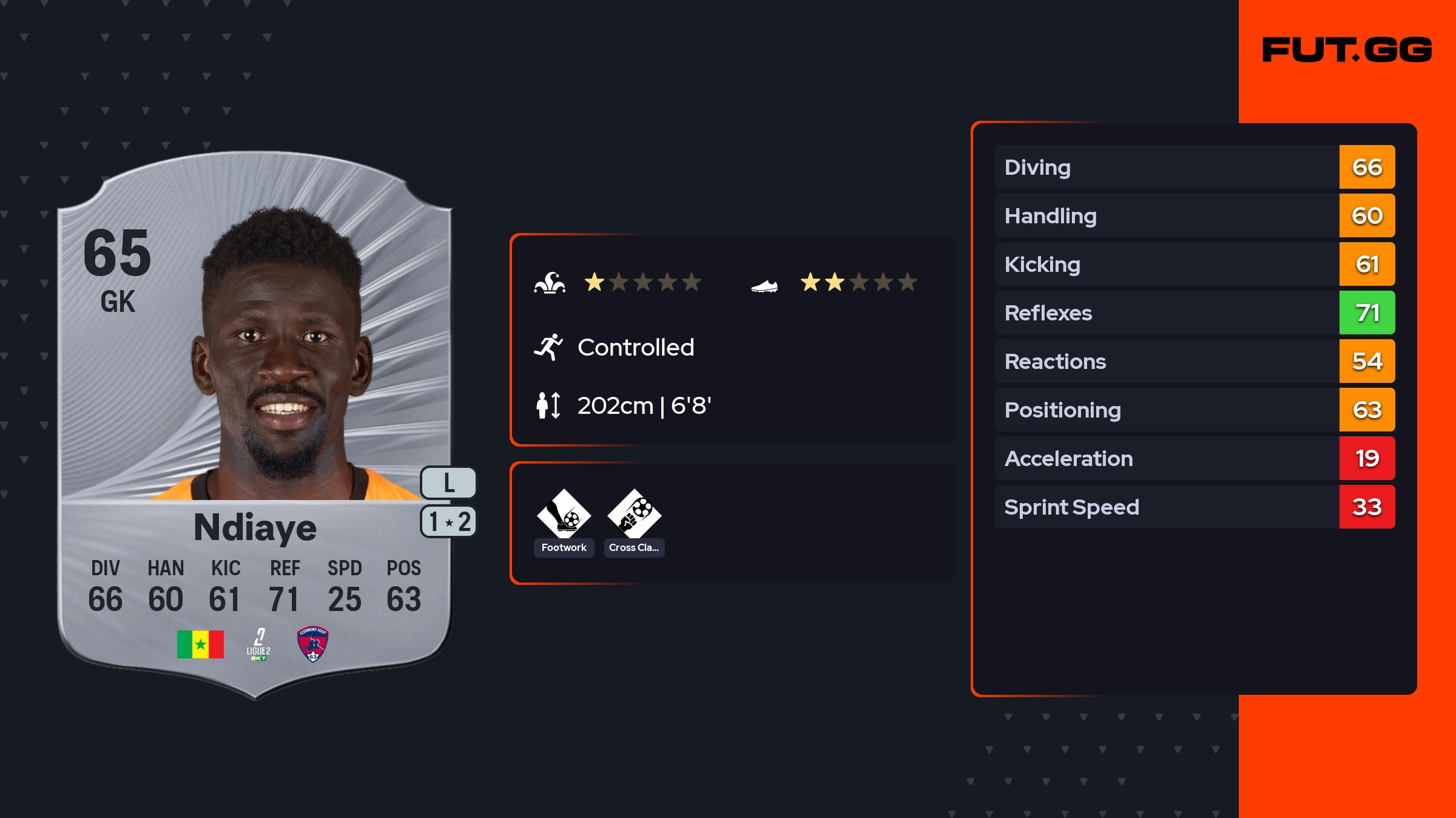Open the FUT.GG logo link
This screenshot has width=1456, height=818.
coord(1347,50)
